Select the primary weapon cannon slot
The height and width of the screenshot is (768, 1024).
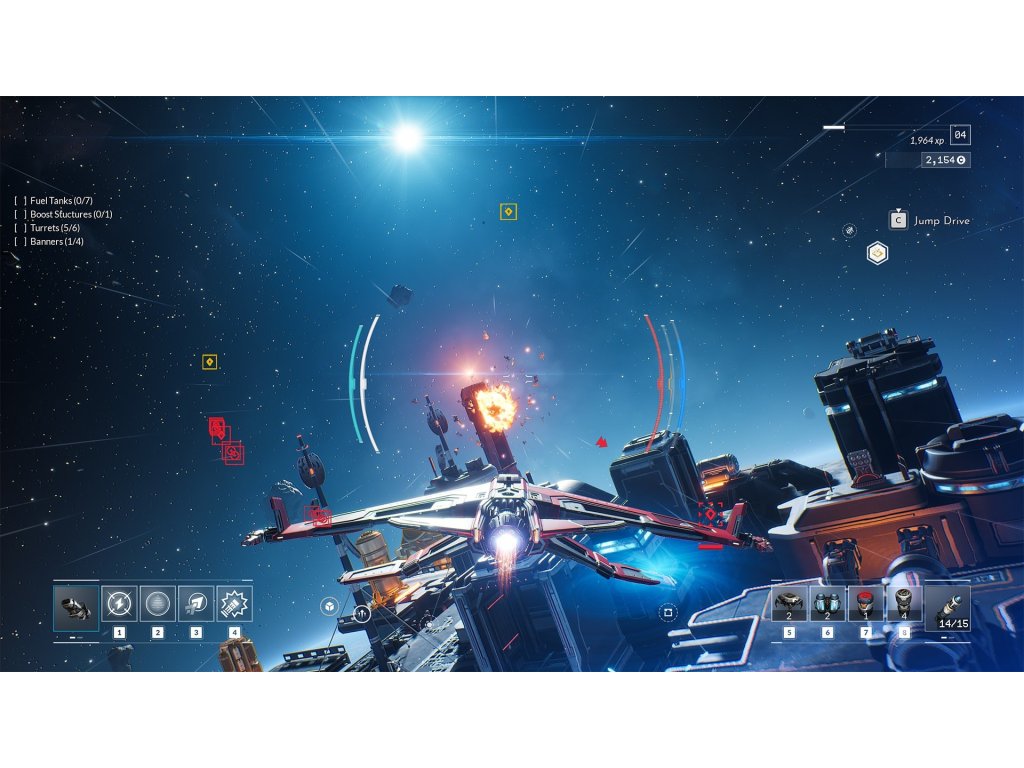click(76, 607)
